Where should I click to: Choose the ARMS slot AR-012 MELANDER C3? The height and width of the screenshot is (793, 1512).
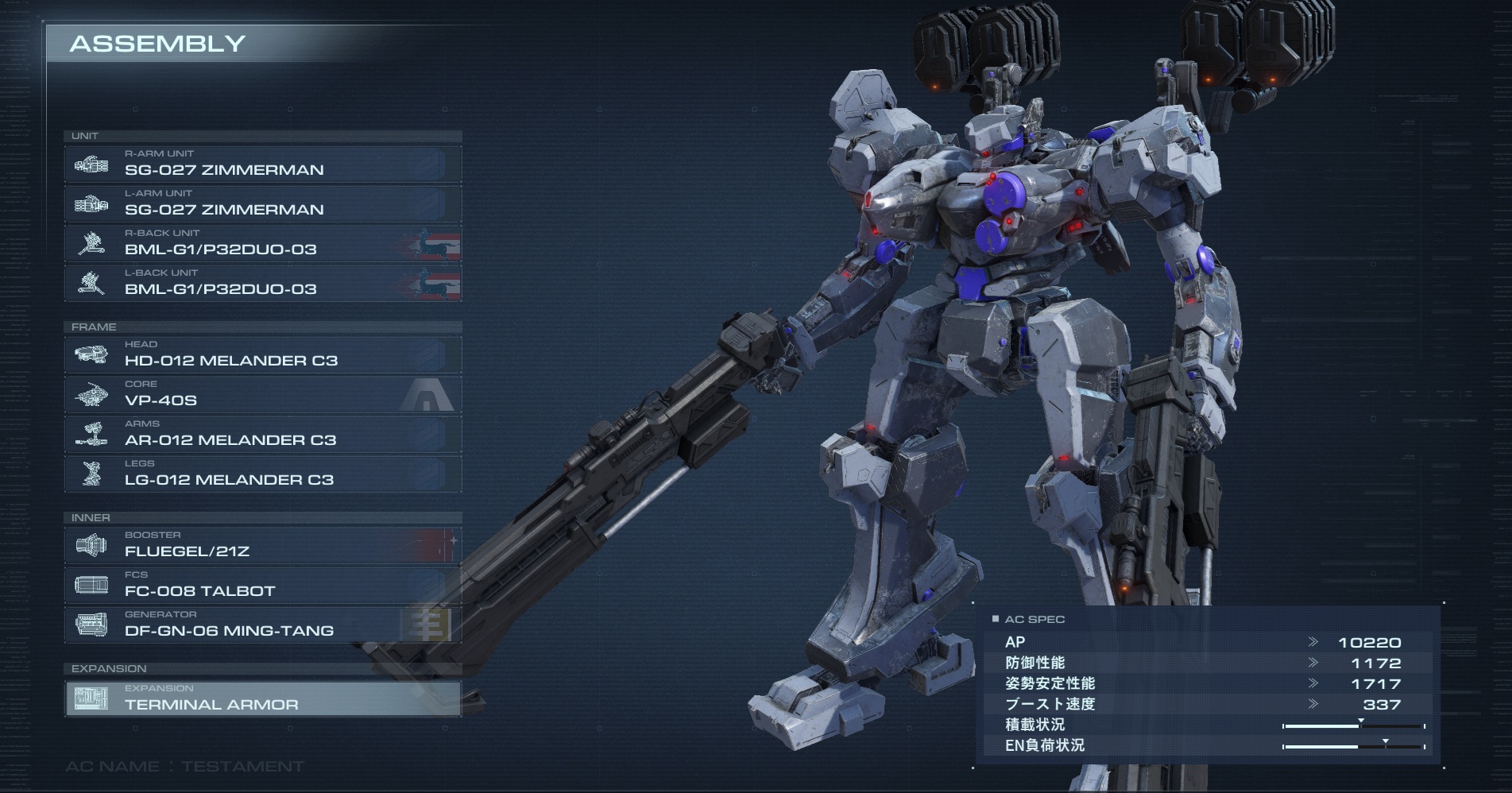pos(262,435)
